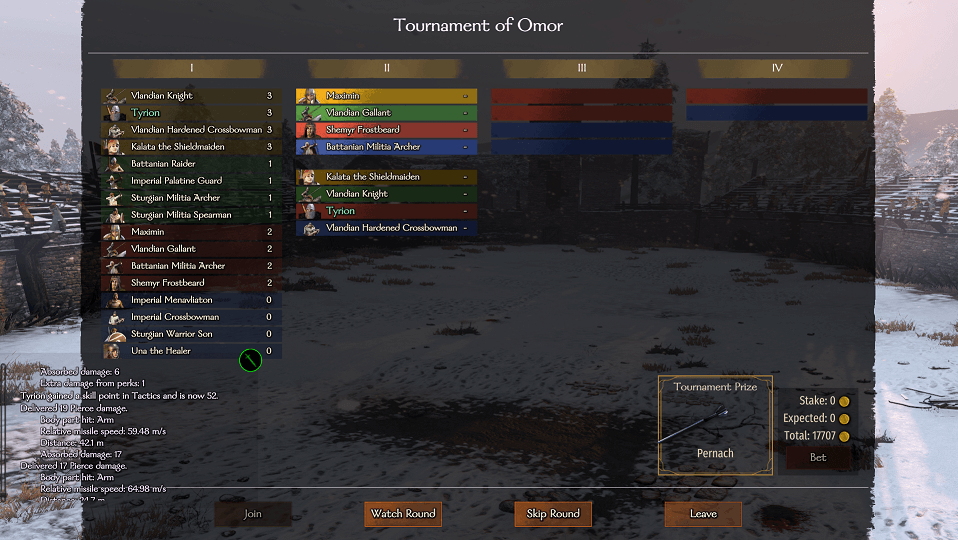Select the Sturgian Militia Spearman row
The image size is (958, 540).
coord(190,215)
